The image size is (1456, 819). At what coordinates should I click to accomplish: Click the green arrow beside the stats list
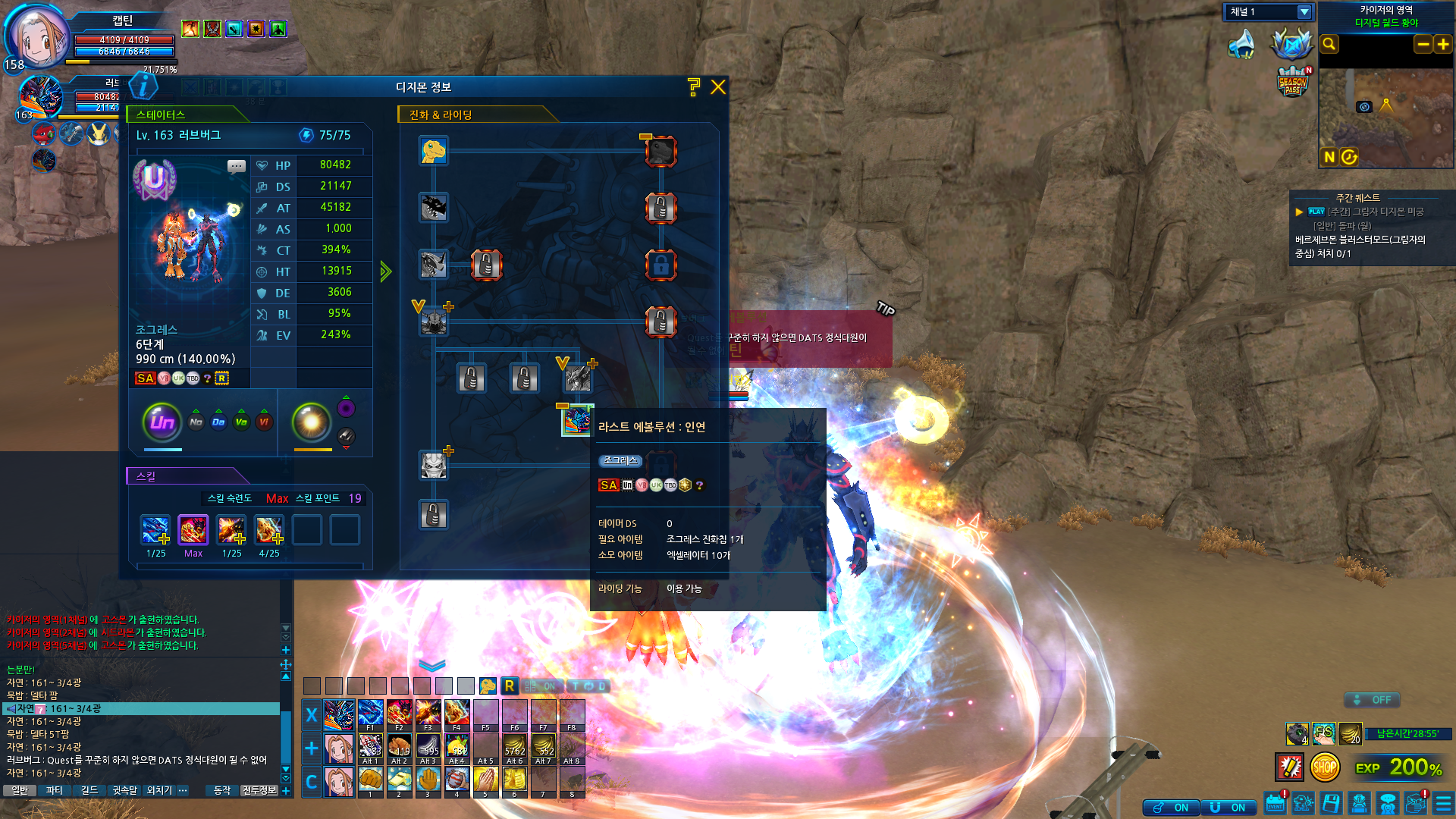[x=386, y=271]
